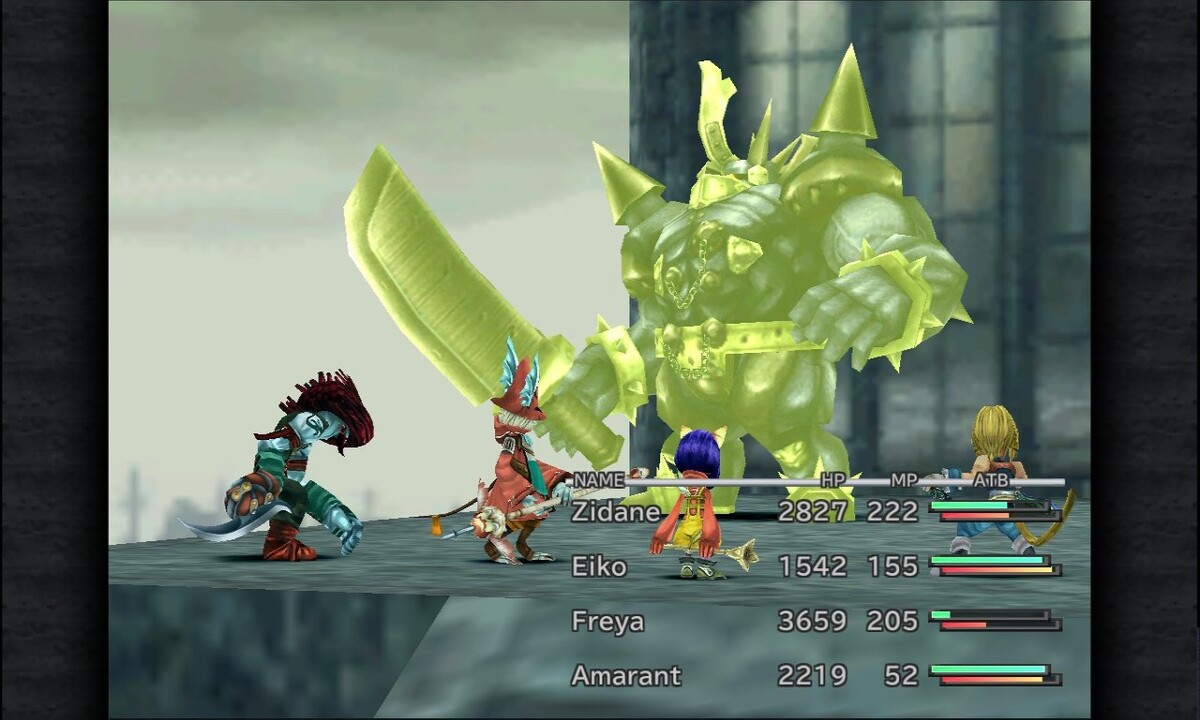The image size is (1200, 720).
Task: Pick Freya from the party status list
Action: pyautogui.click(x=607, y=621)
